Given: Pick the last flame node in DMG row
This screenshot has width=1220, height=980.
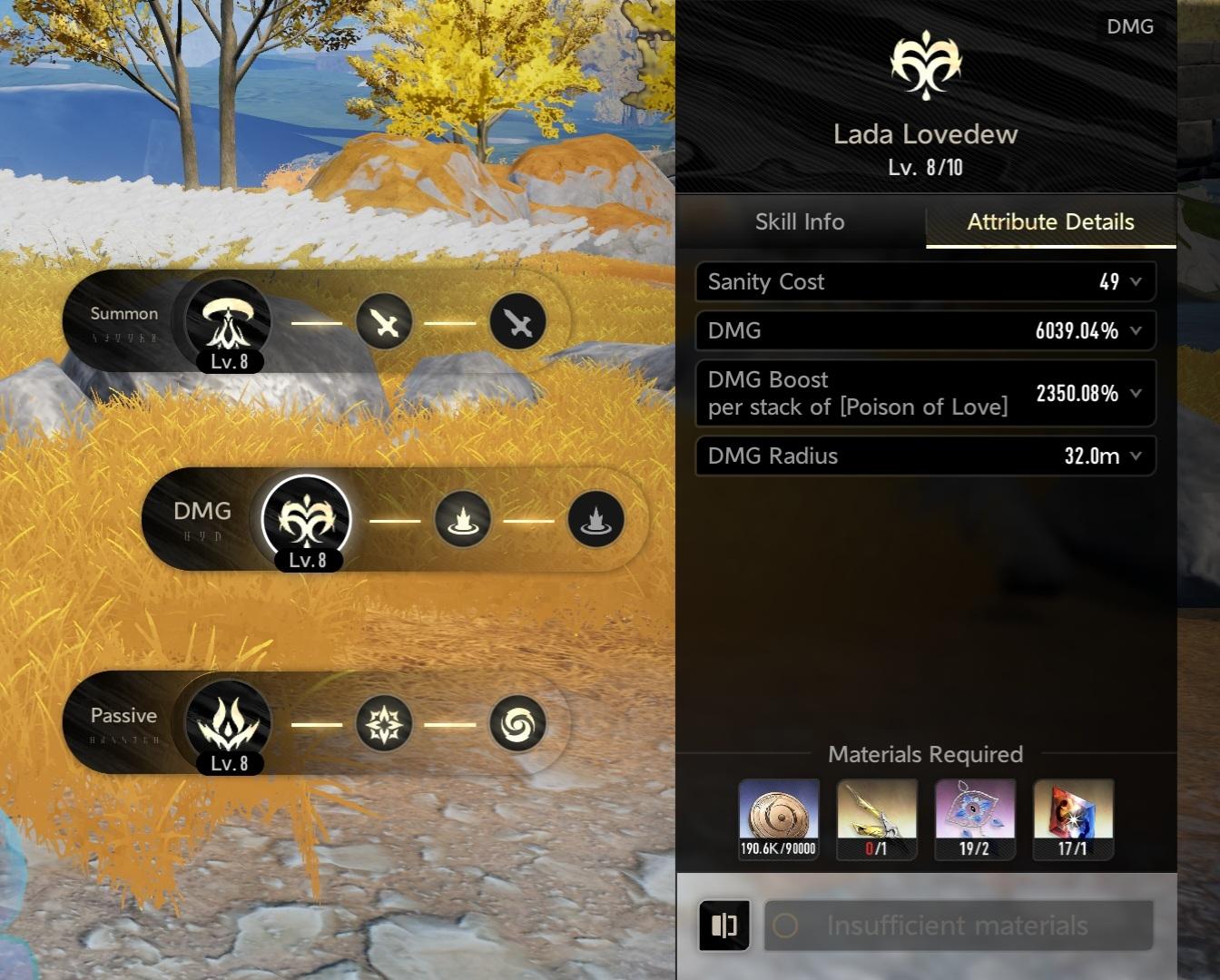Looking at the screenshot, I should point(595,520).
